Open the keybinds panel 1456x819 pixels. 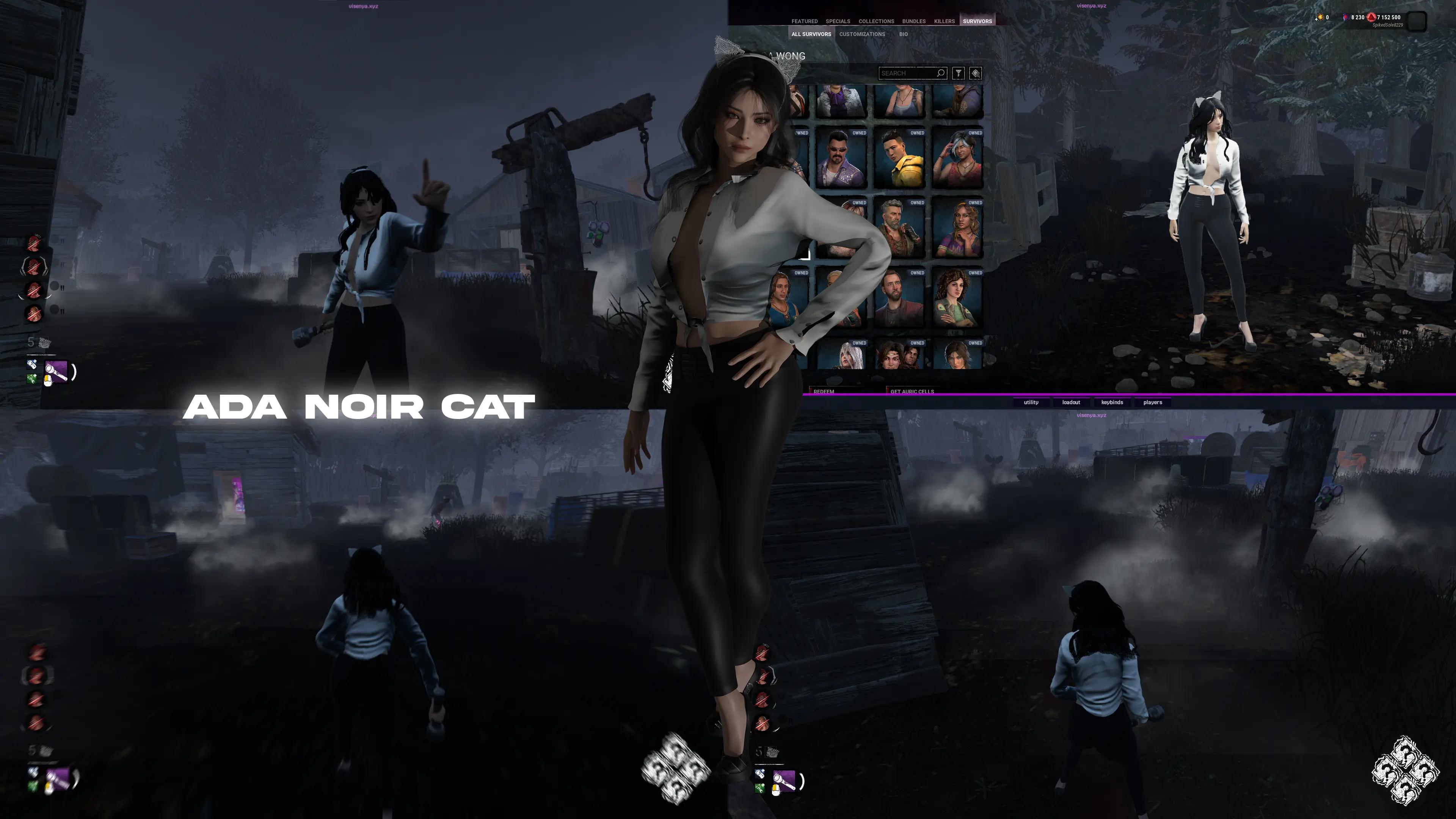tap(1112, 402)
